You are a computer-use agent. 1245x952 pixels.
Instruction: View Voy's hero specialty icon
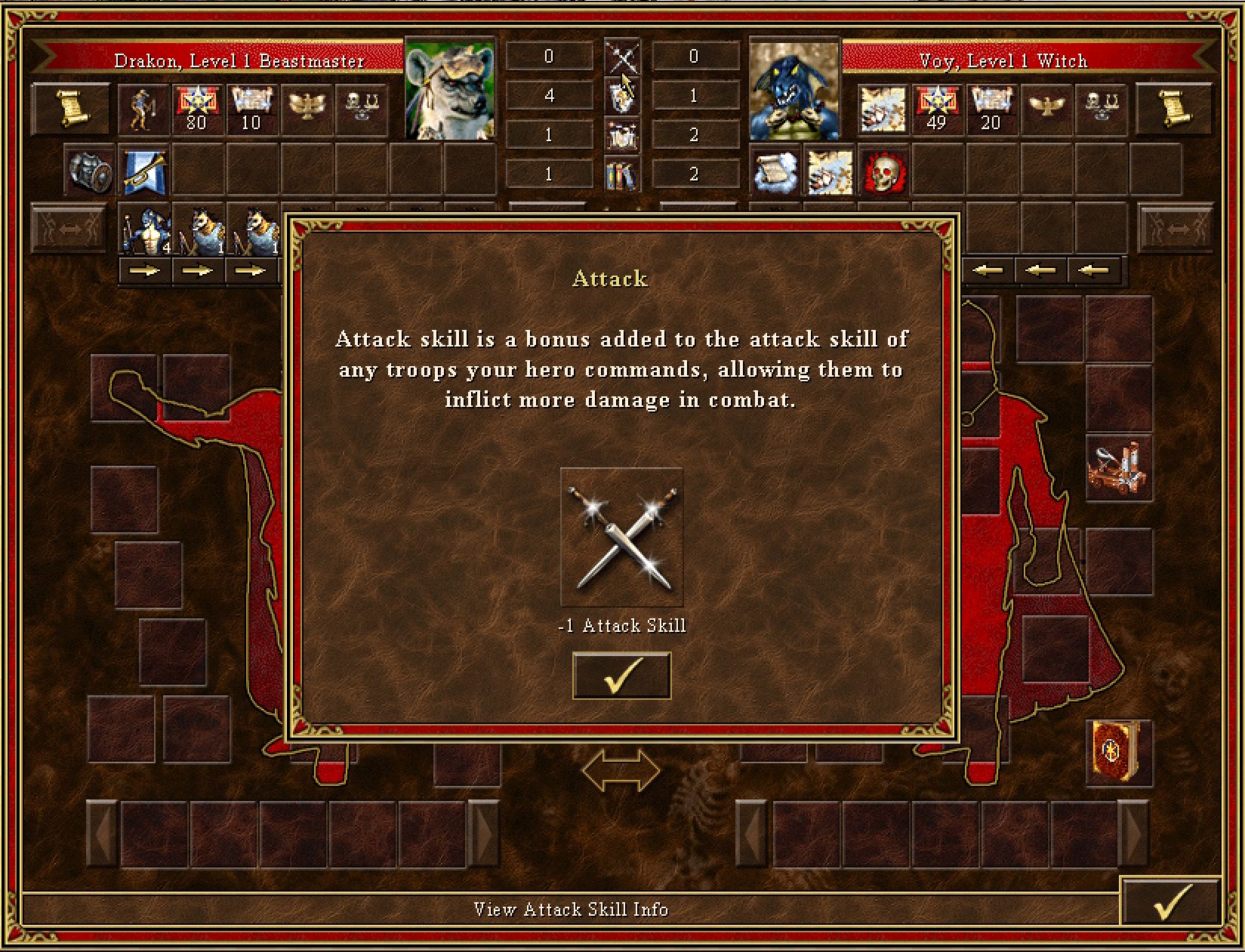[x=883, y=108]
